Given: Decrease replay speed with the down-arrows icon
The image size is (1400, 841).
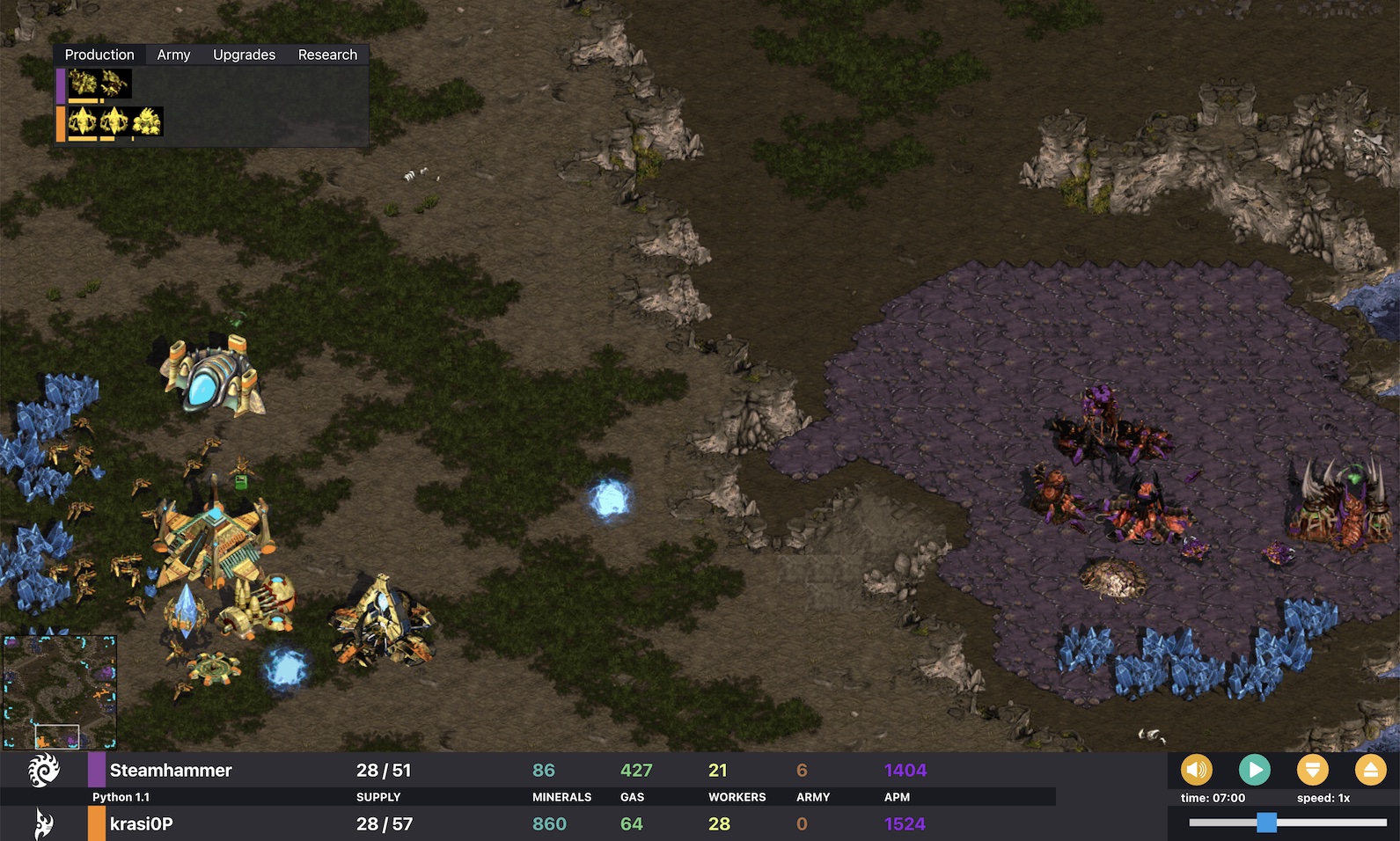Looking at the screenshot, I should click(x=1313, y=769).
